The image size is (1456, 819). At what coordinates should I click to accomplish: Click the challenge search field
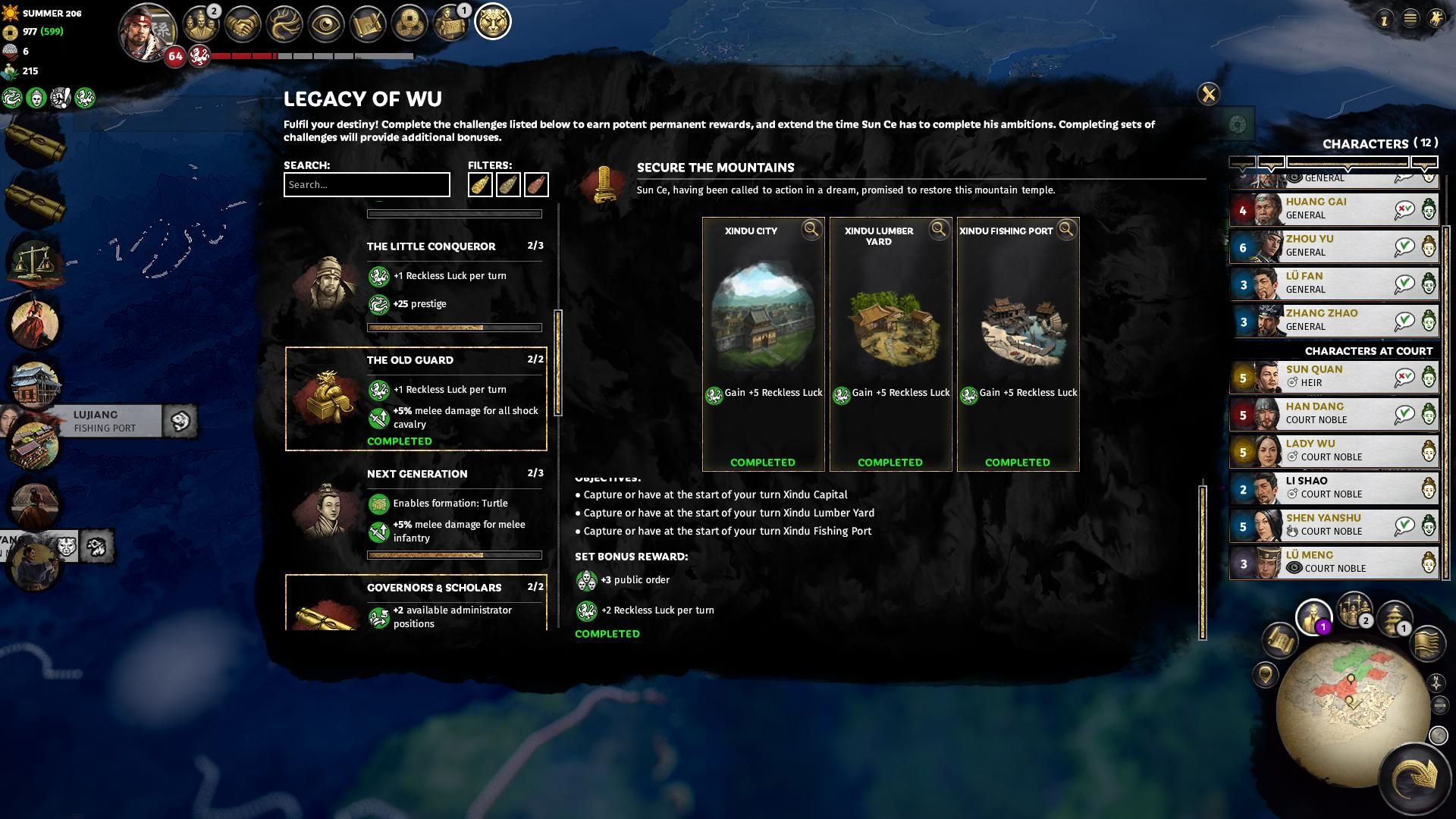tap(366, 185)
